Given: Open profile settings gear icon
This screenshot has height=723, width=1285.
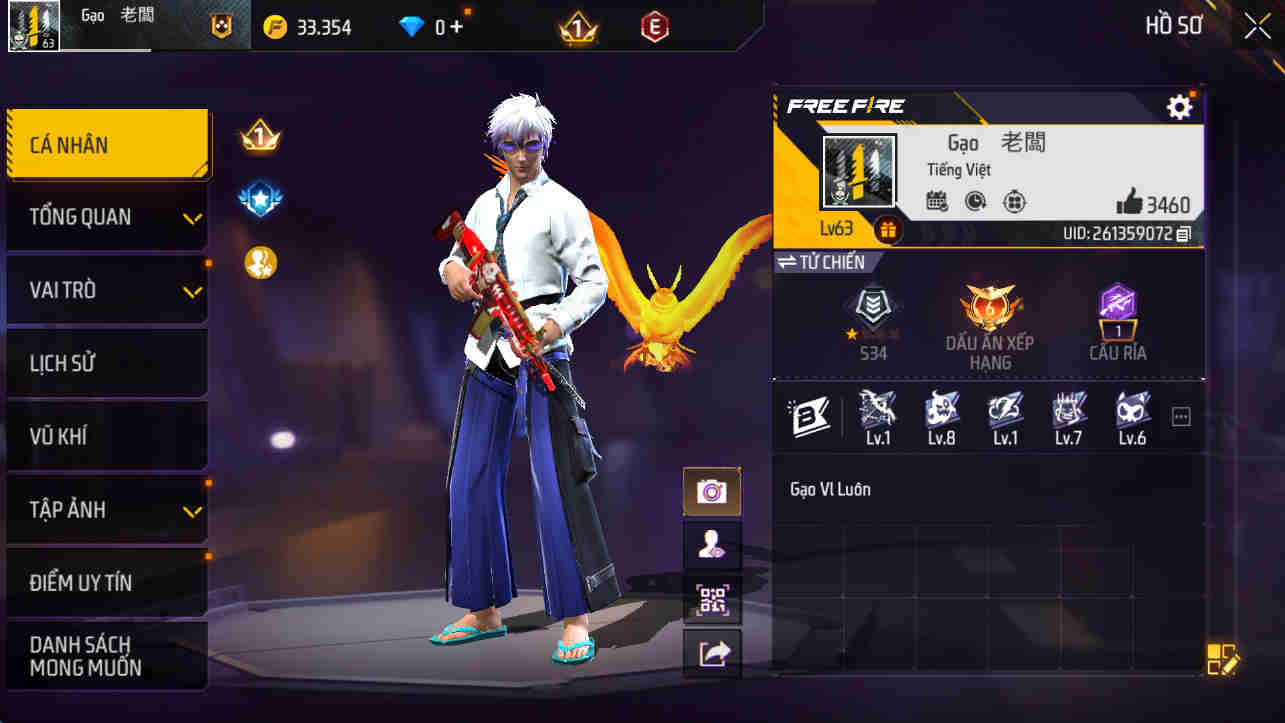Looking at the screenshot, I should tap(1180, 106).
